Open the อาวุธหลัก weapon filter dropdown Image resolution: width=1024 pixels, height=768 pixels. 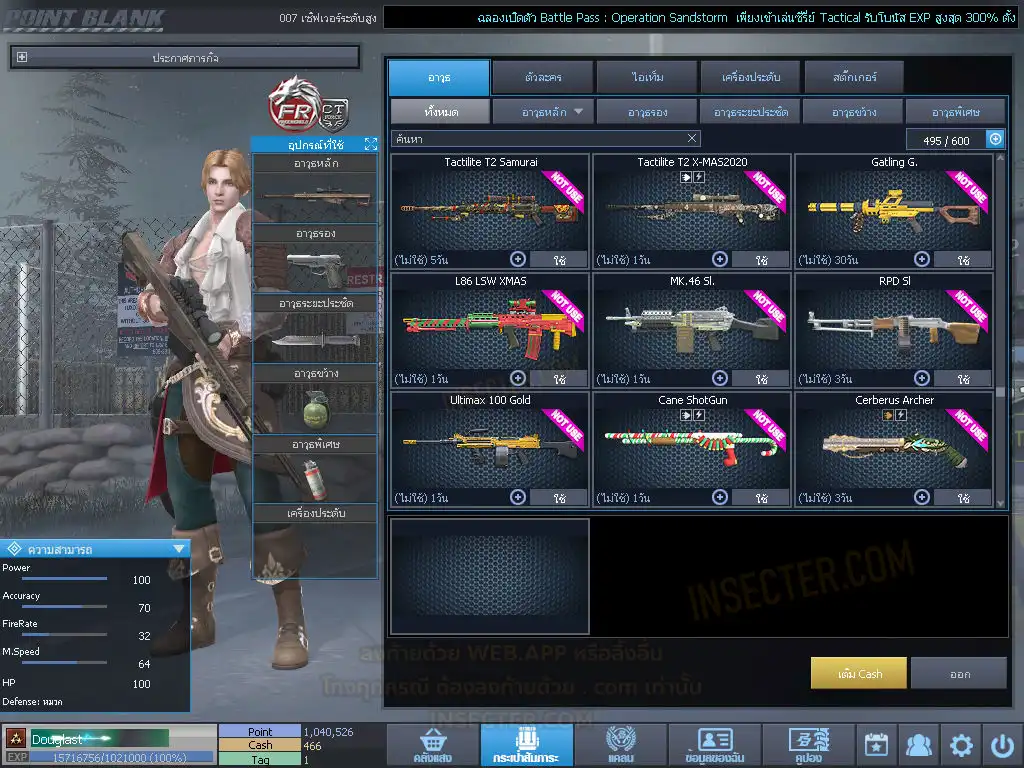[543, 112]
